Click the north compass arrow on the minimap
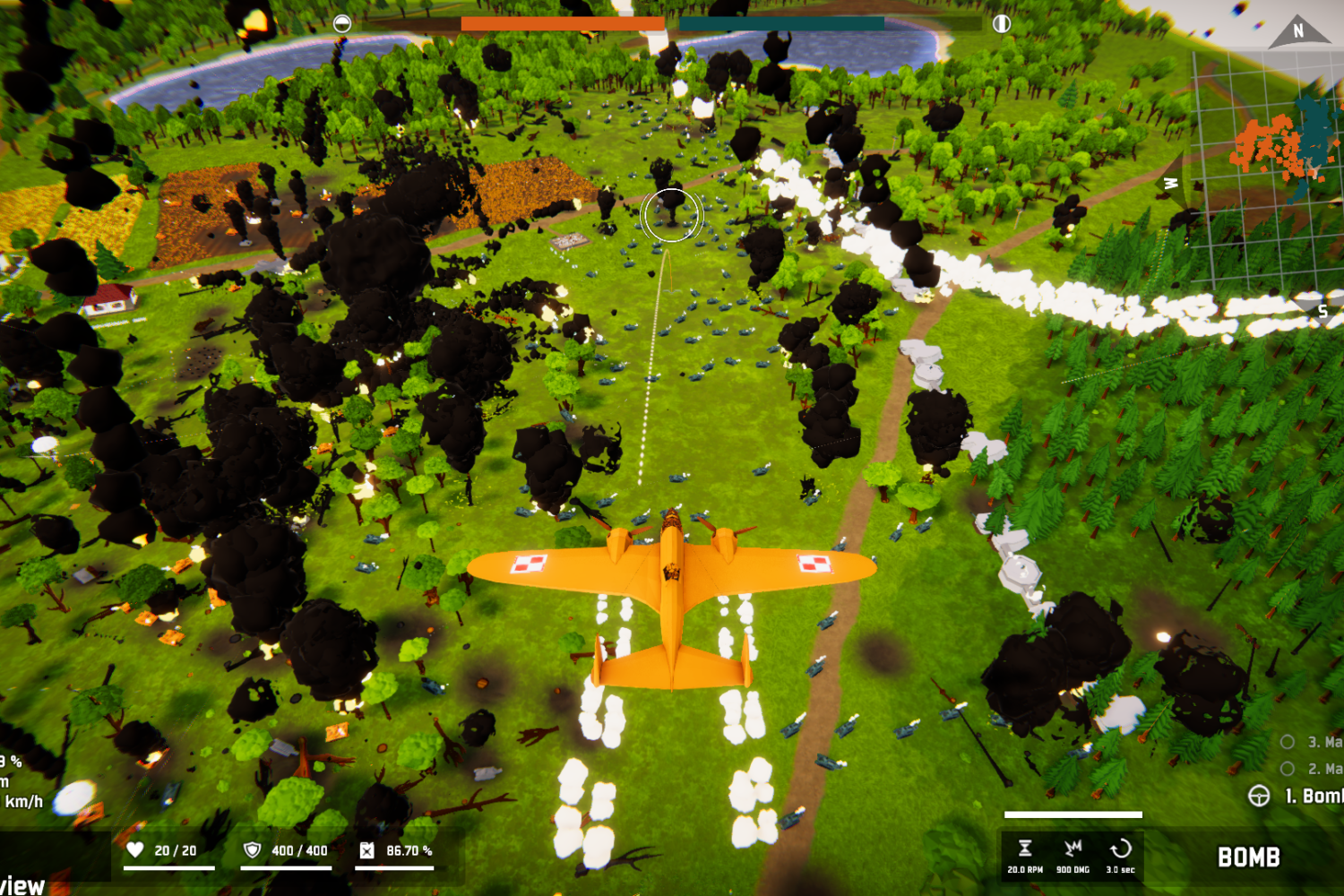 pos(1297,32)
